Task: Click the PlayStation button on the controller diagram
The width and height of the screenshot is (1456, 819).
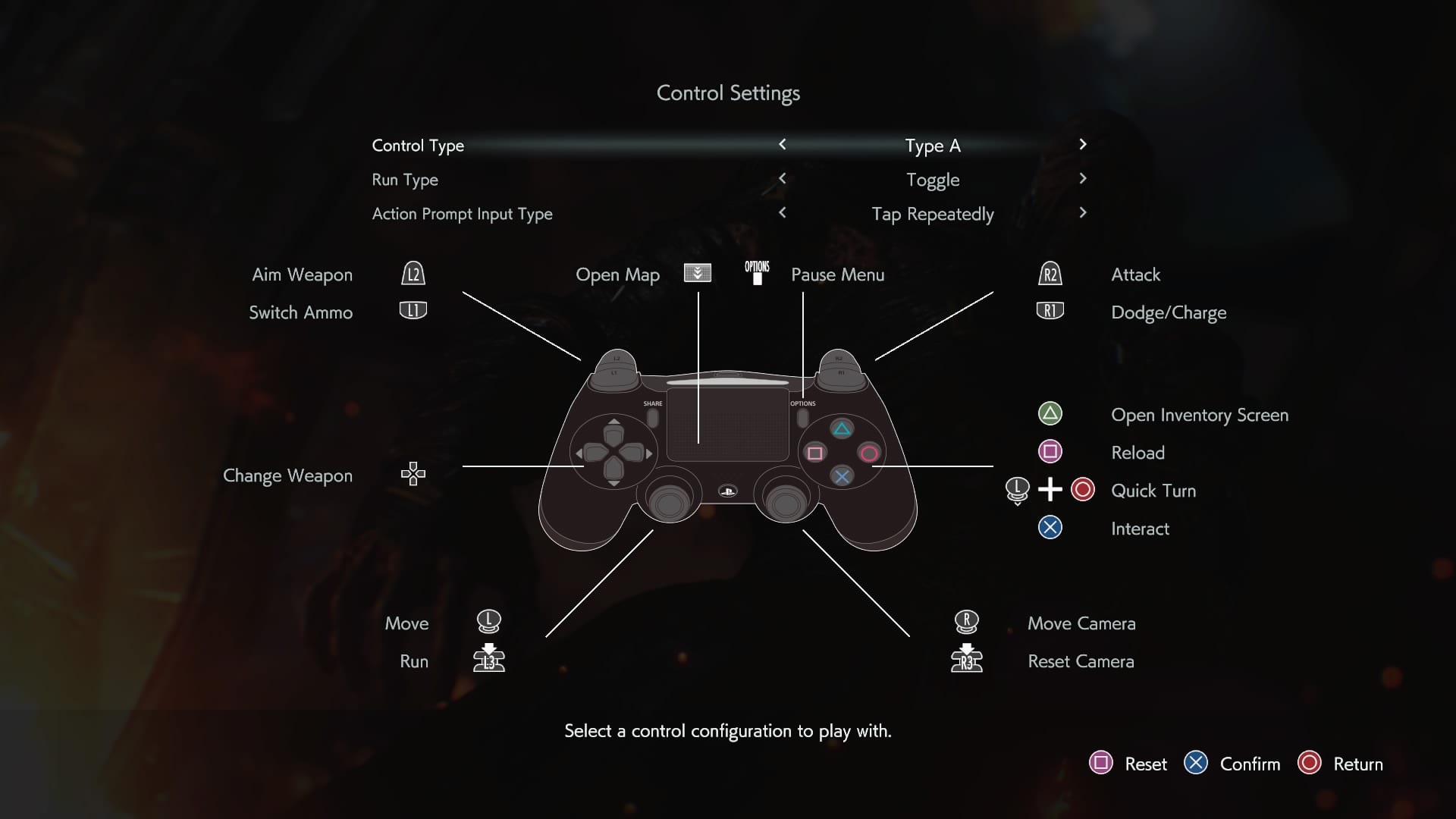Action: pyautogui.click(x=728, y=492)
